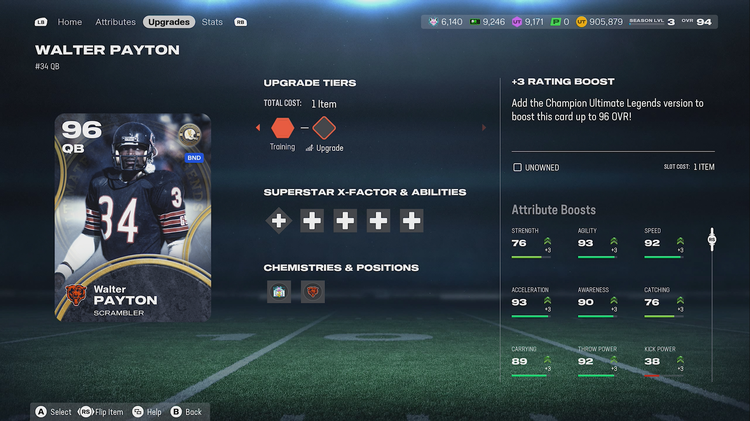Open the Bears team chemistry slot
The width and height of the screenshot is (750, 421).
[x=313, y=292]
